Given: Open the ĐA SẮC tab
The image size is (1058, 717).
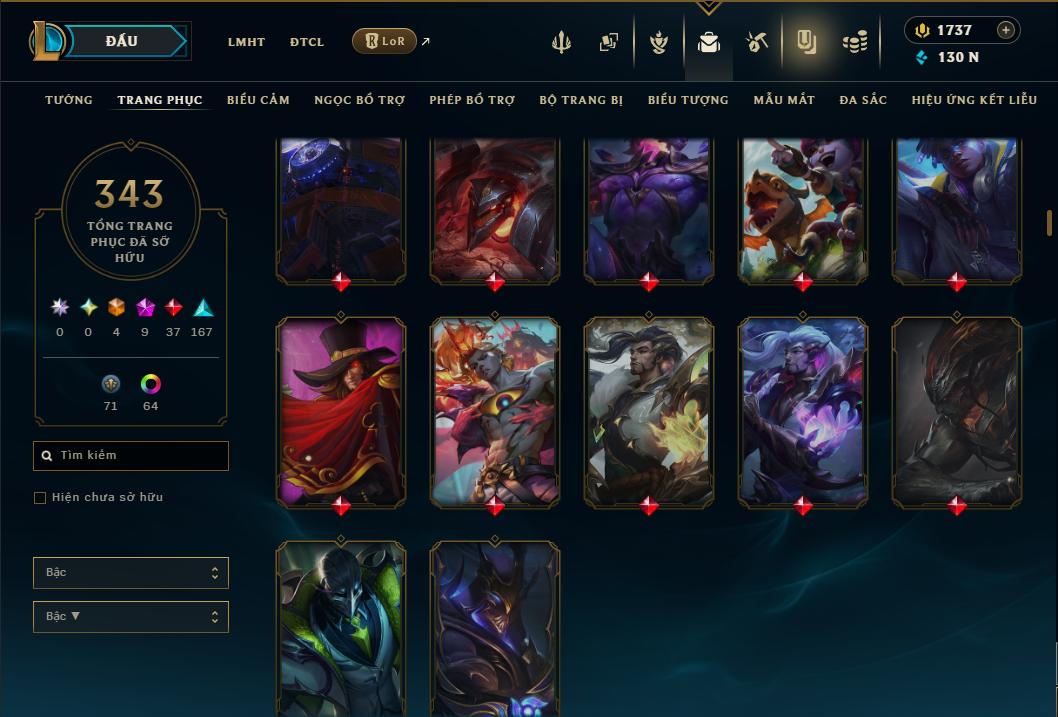Looking at the screenshot, I should 863,100.
